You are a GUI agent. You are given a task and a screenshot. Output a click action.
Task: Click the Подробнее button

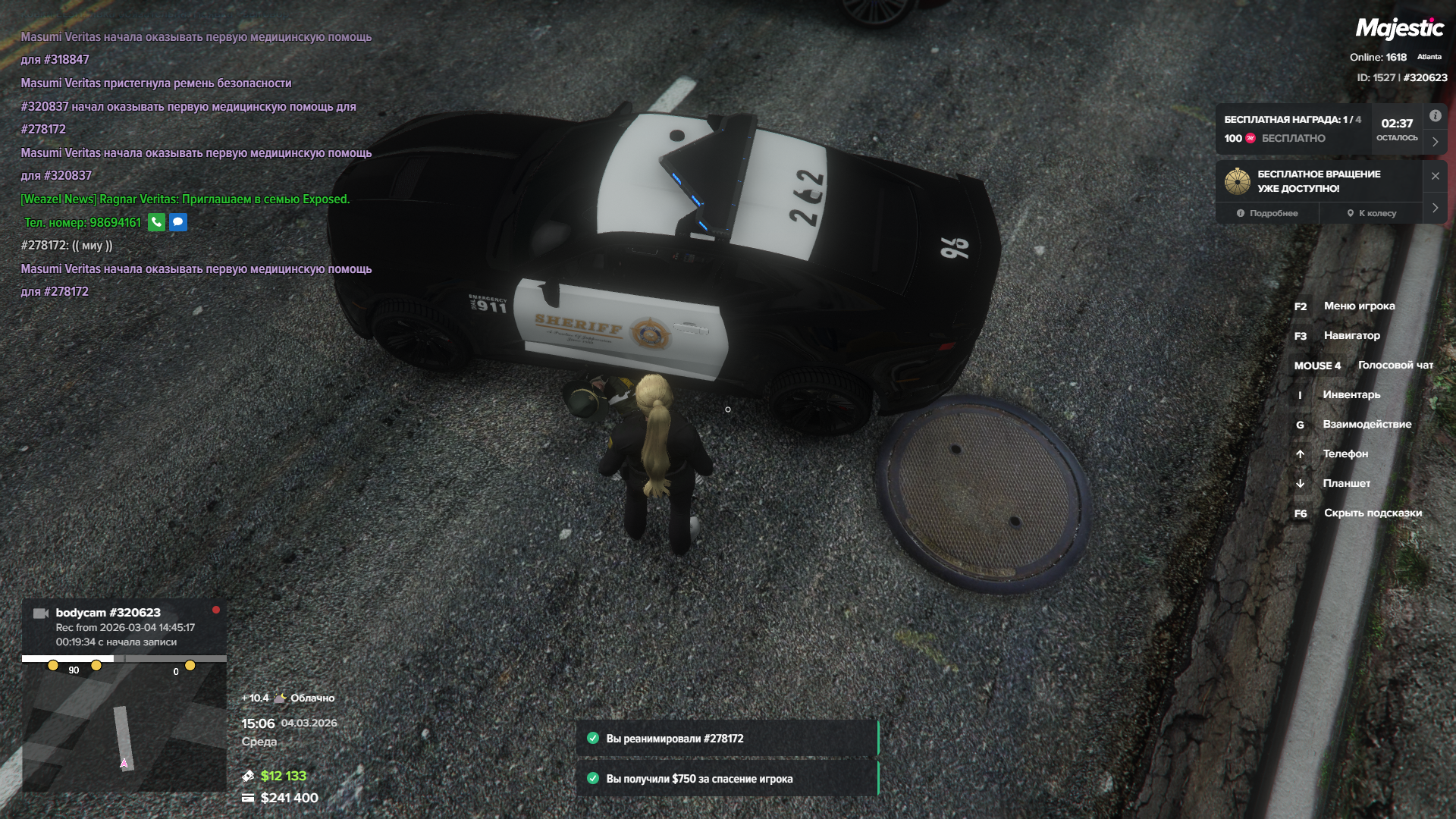coord(1266,213)
